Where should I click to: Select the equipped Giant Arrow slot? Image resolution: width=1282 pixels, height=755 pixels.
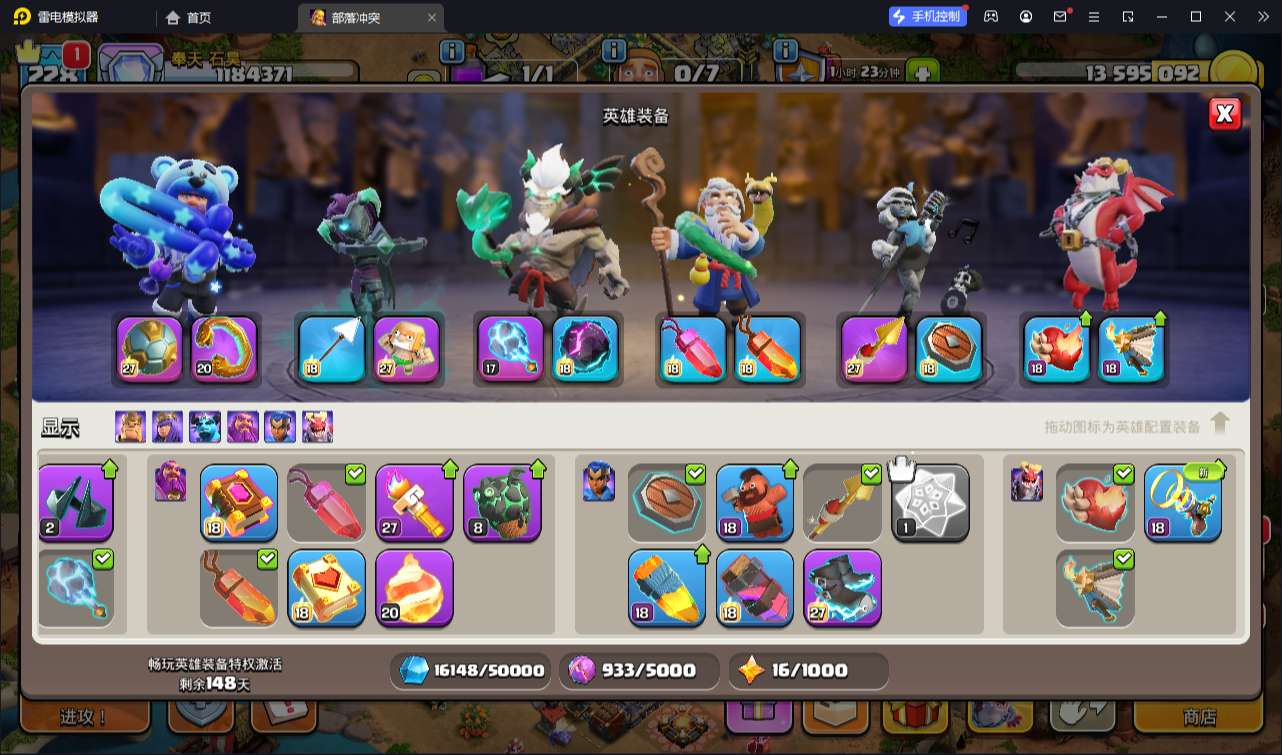tap(332, 349)
